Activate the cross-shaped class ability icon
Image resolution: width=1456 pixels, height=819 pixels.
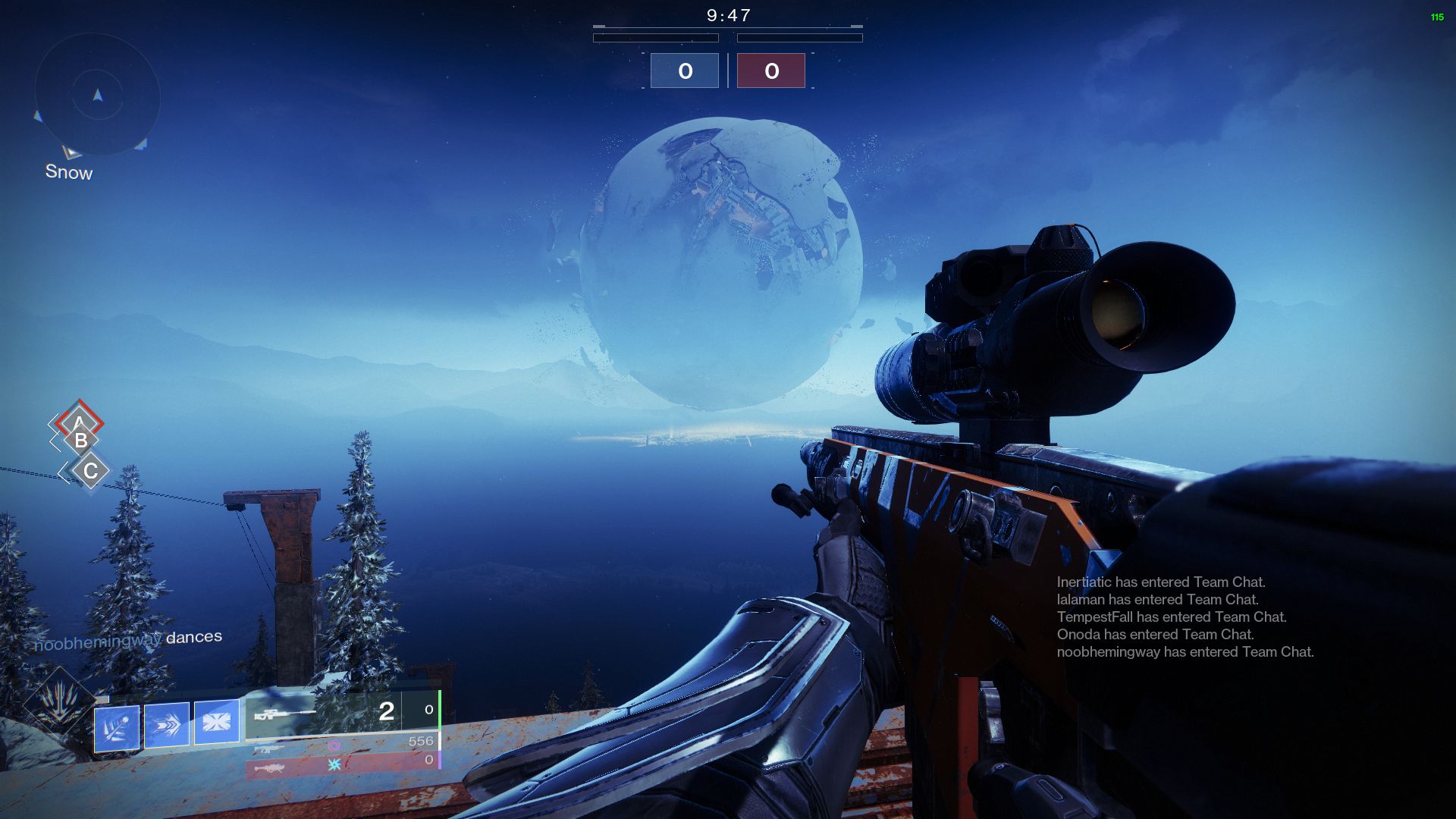[x=217, y=722]
